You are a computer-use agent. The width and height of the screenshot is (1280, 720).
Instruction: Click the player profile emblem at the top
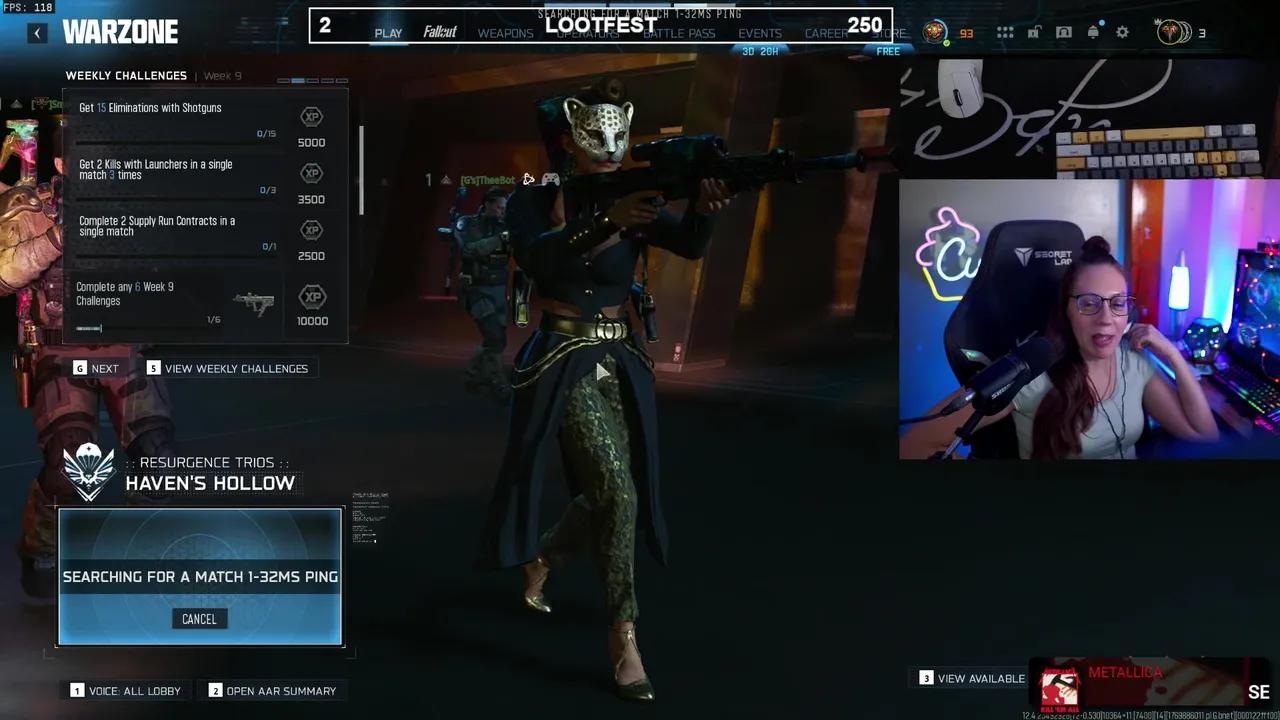[x=934, y=31]
